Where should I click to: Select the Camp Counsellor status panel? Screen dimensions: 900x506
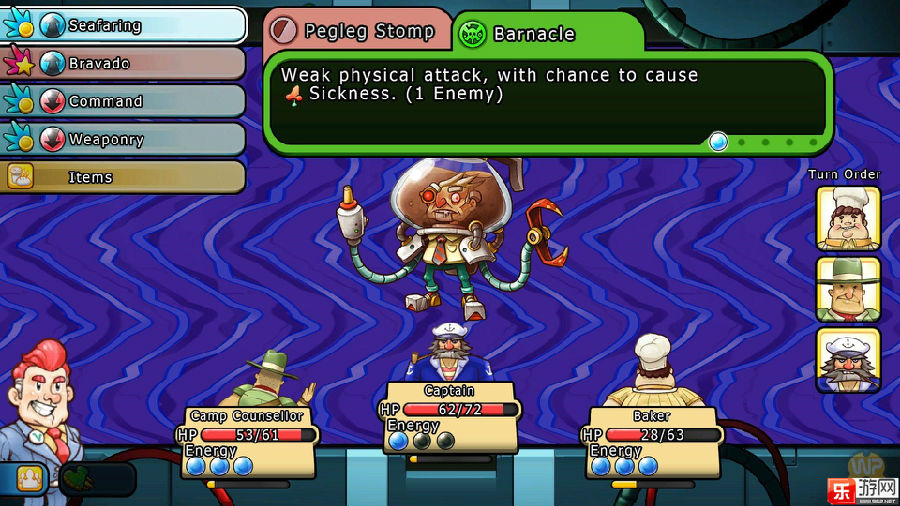(247, 442)
